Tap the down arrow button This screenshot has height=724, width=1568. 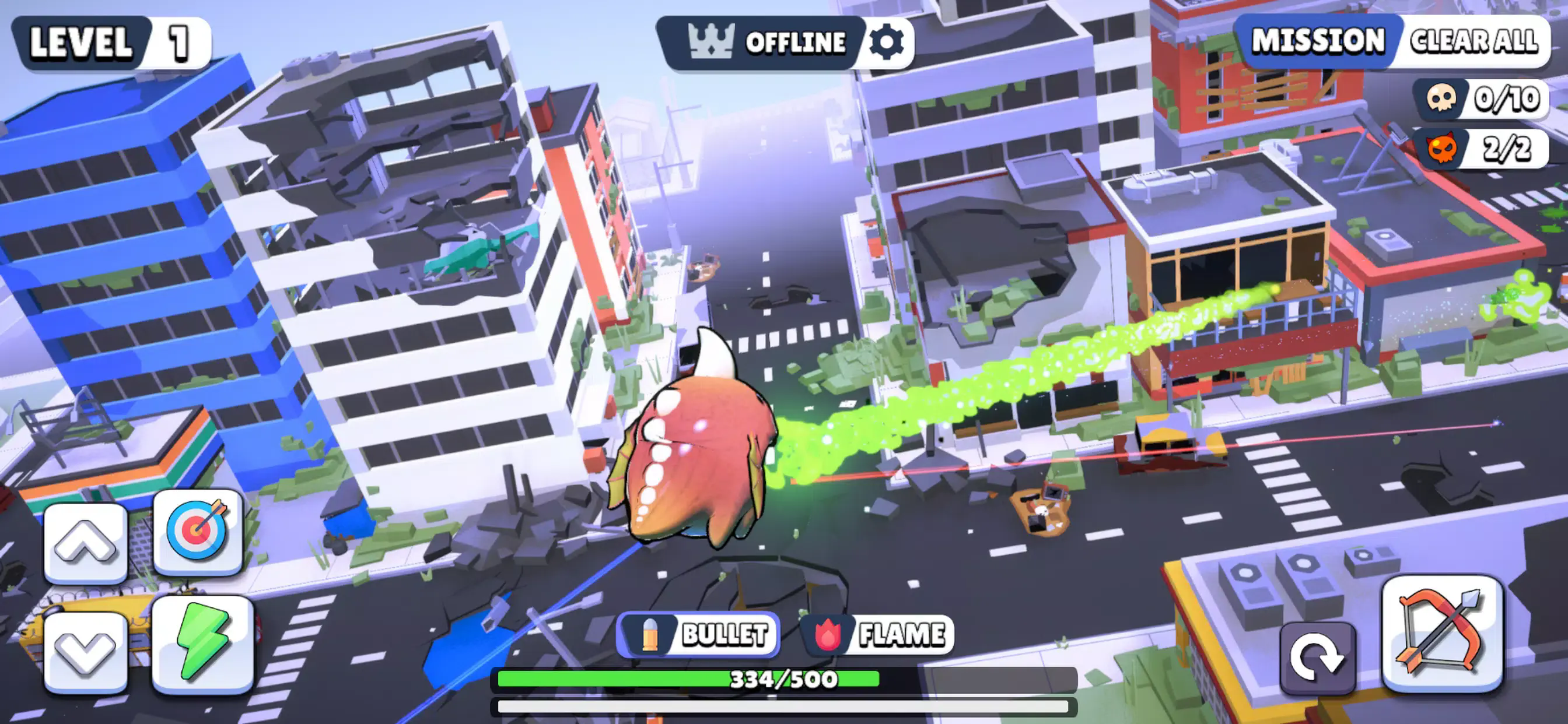(86, 652)
